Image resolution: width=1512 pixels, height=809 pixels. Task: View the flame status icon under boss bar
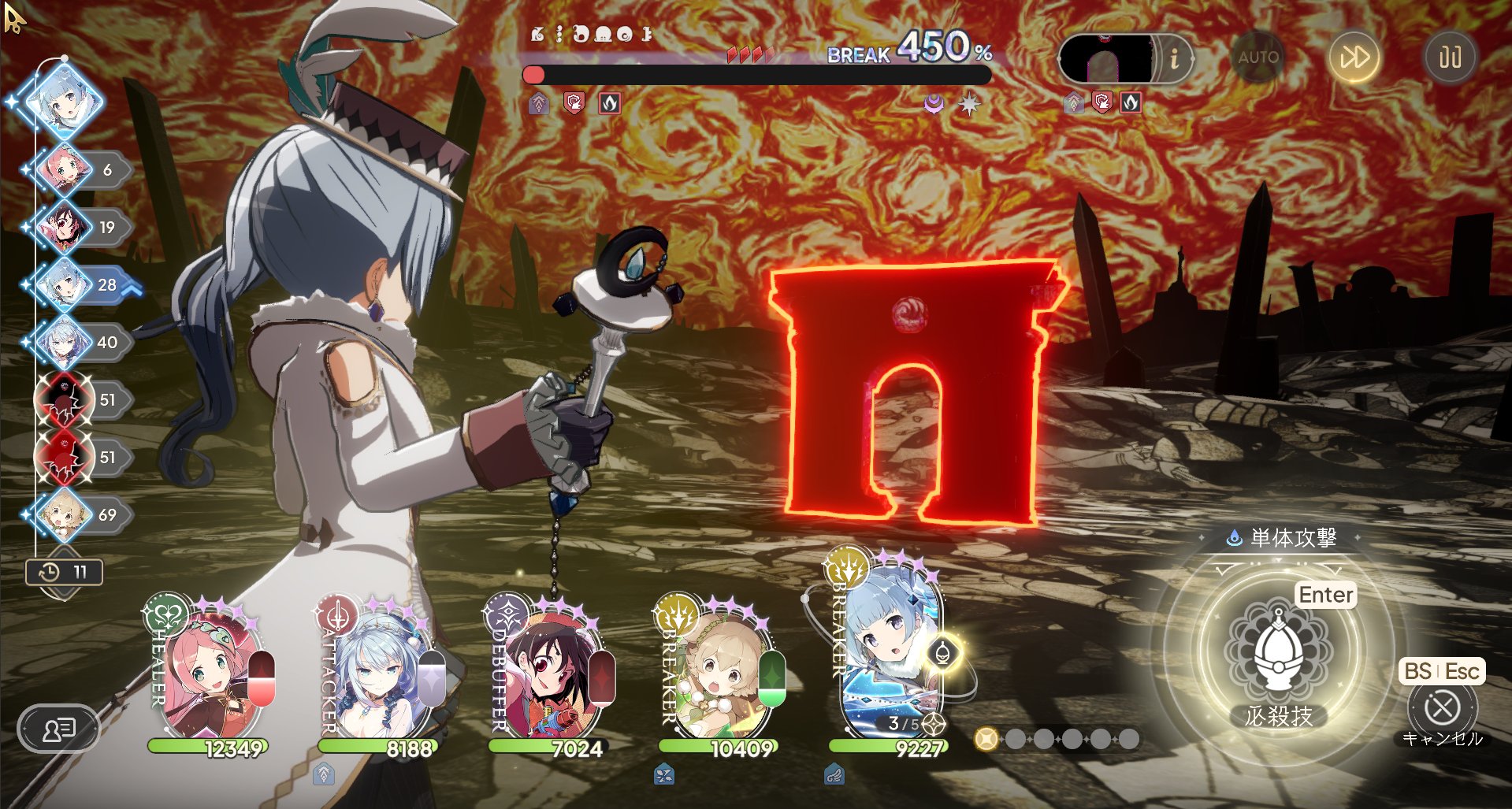pos(610,103)
